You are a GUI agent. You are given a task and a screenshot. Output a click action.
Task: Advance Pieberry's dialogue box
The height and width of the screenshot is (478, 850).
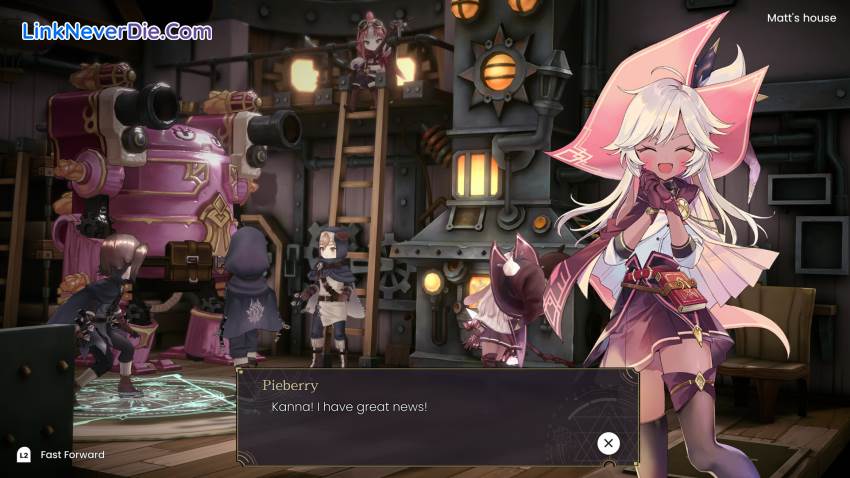(608, 443)
